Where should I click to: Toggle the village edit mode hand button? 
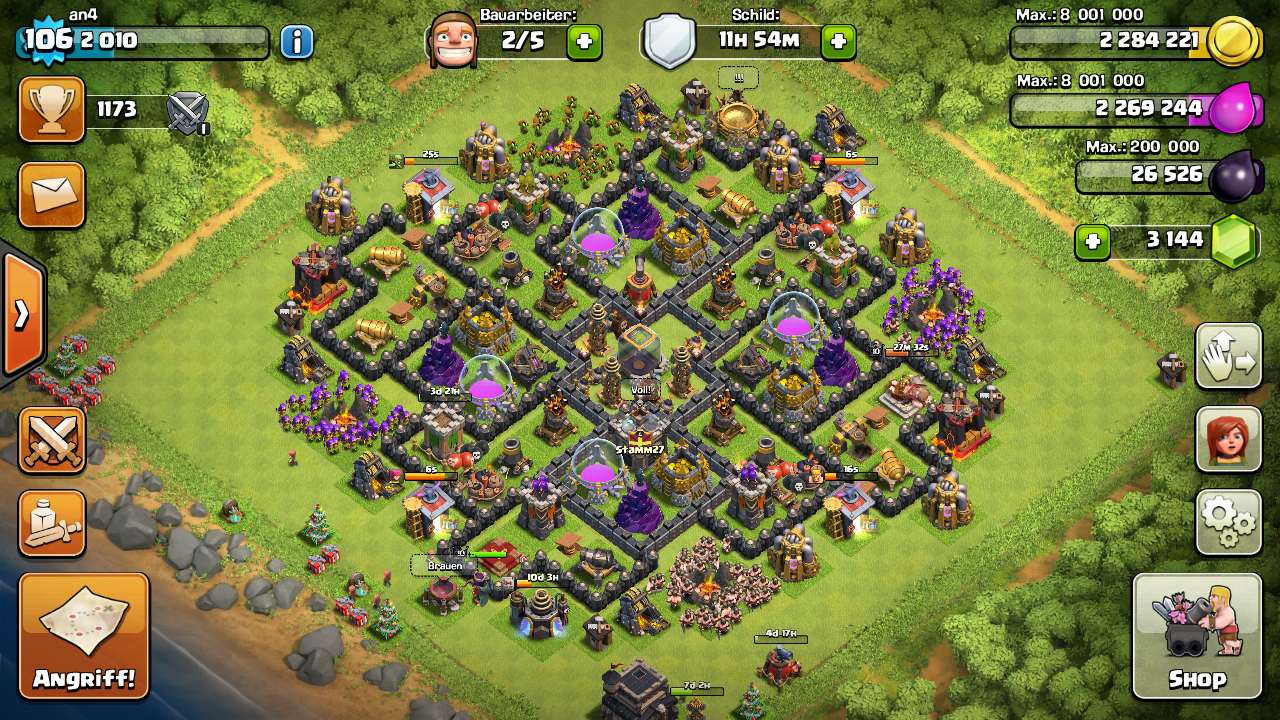(1228, 356)
